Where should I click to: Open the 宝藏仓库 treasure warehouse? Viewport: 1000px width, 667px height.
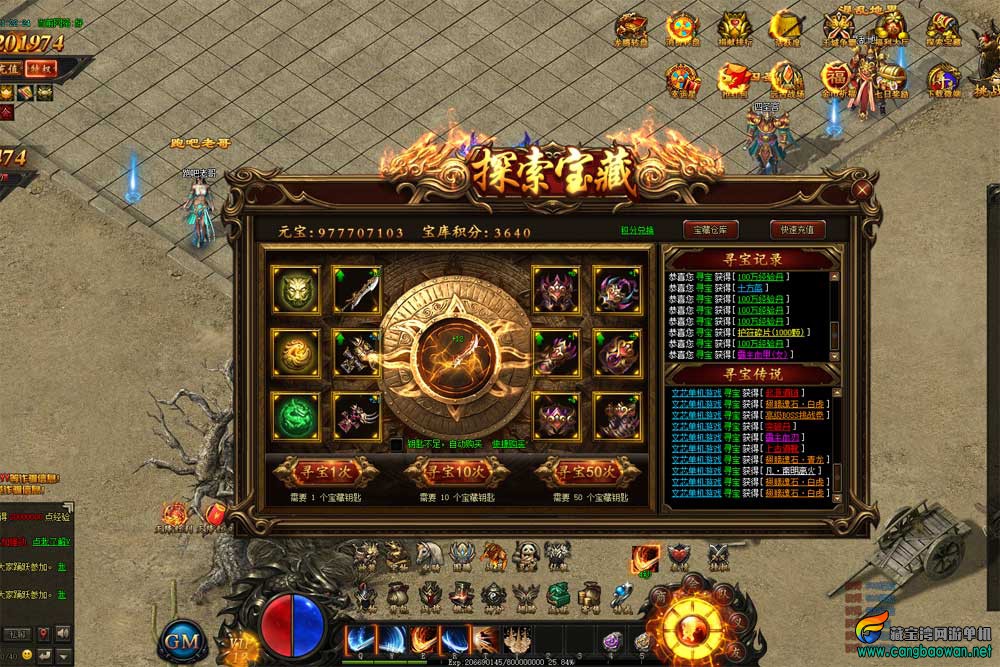coord(710,229)
